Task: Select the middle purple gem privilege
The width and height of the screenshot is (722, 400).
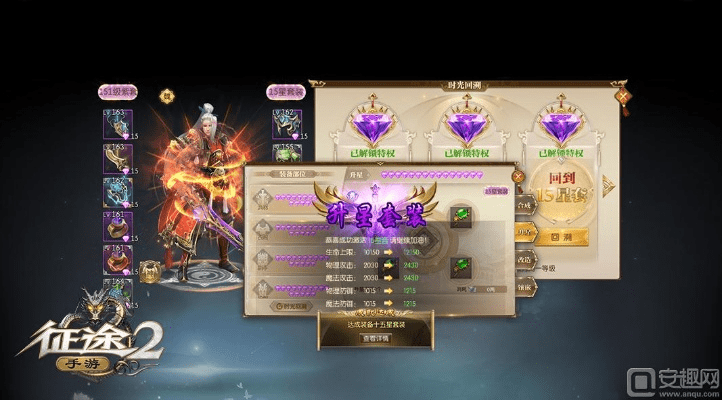Action: click(469, 123)
